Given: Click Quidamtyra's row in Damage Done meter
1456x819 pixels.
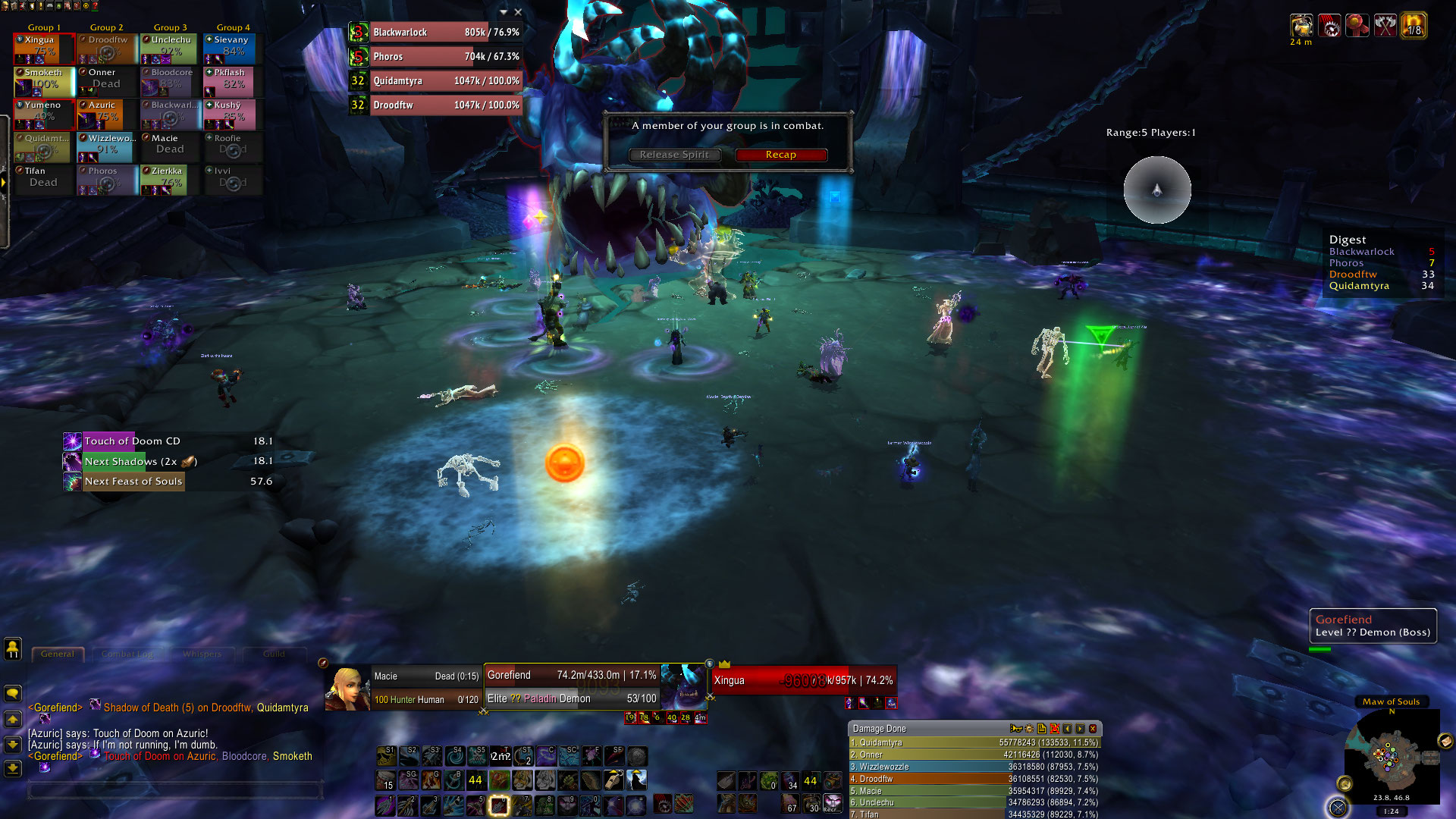Looking at the screenshot, I should click(974, 743).
